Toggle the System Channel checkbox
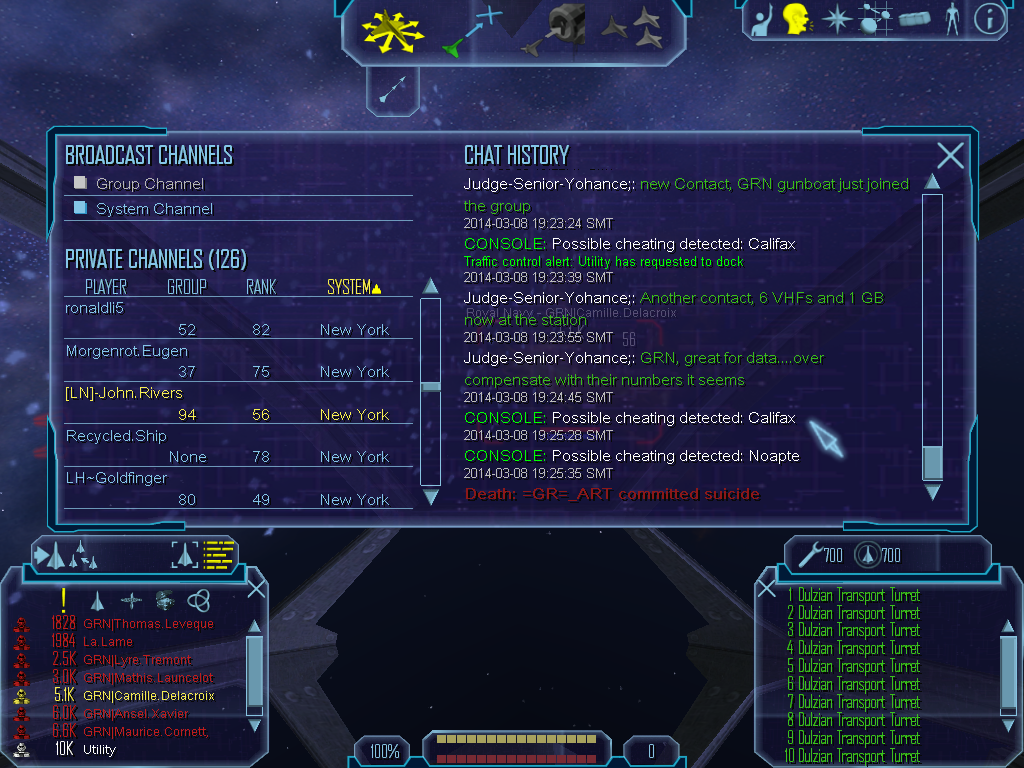1024x768 pixels. point(81,208)
